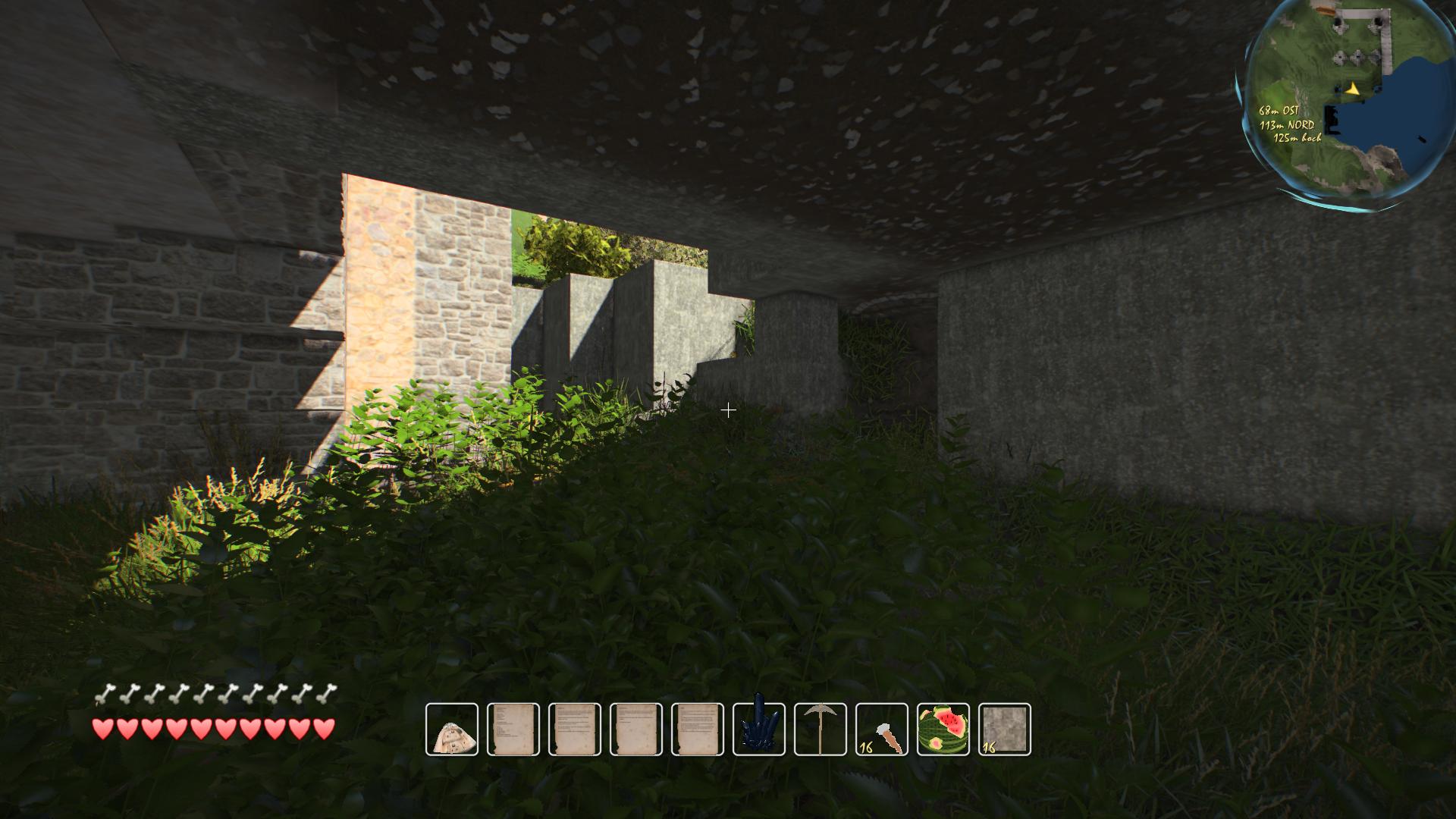
Task: Select the beige tent item in the hotbar
Action: click(x=452, y=730)
